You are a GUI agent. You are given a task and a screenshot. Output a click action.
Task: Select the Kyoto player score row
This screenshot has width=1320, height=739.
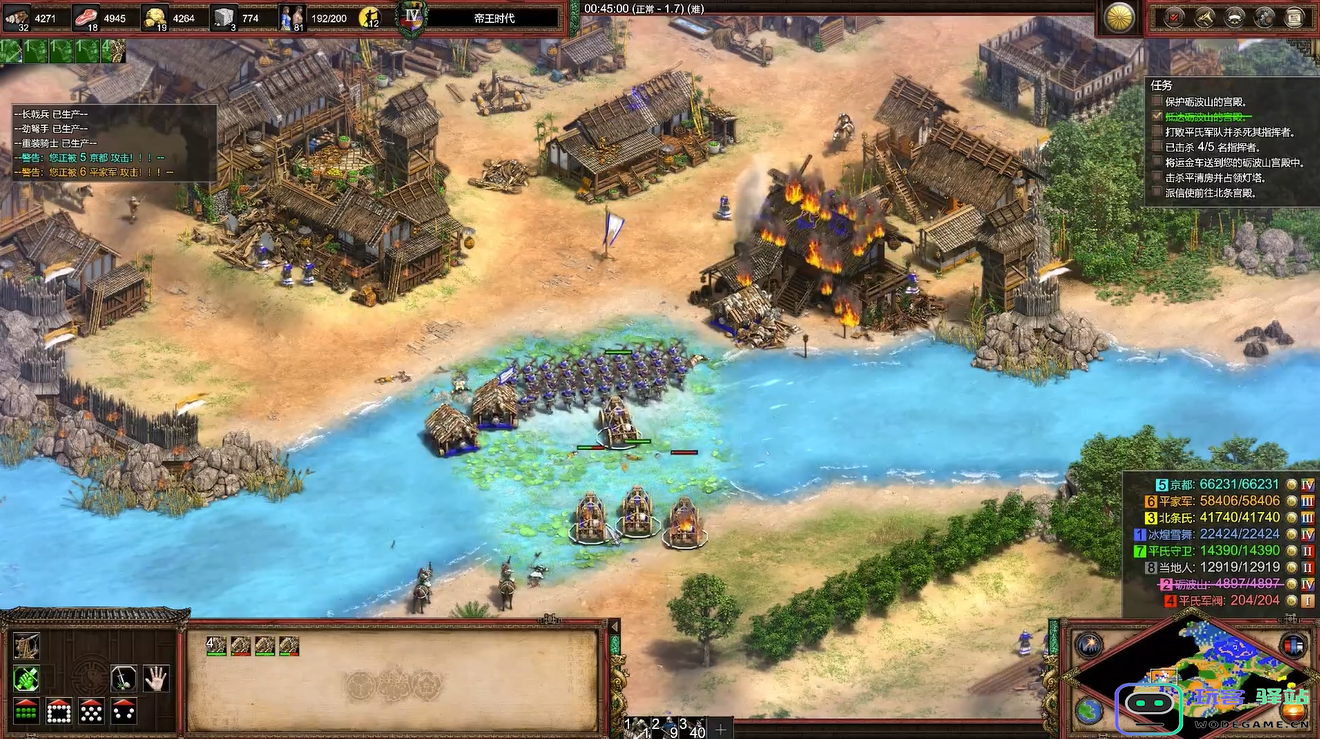[x=1230, y=485]
